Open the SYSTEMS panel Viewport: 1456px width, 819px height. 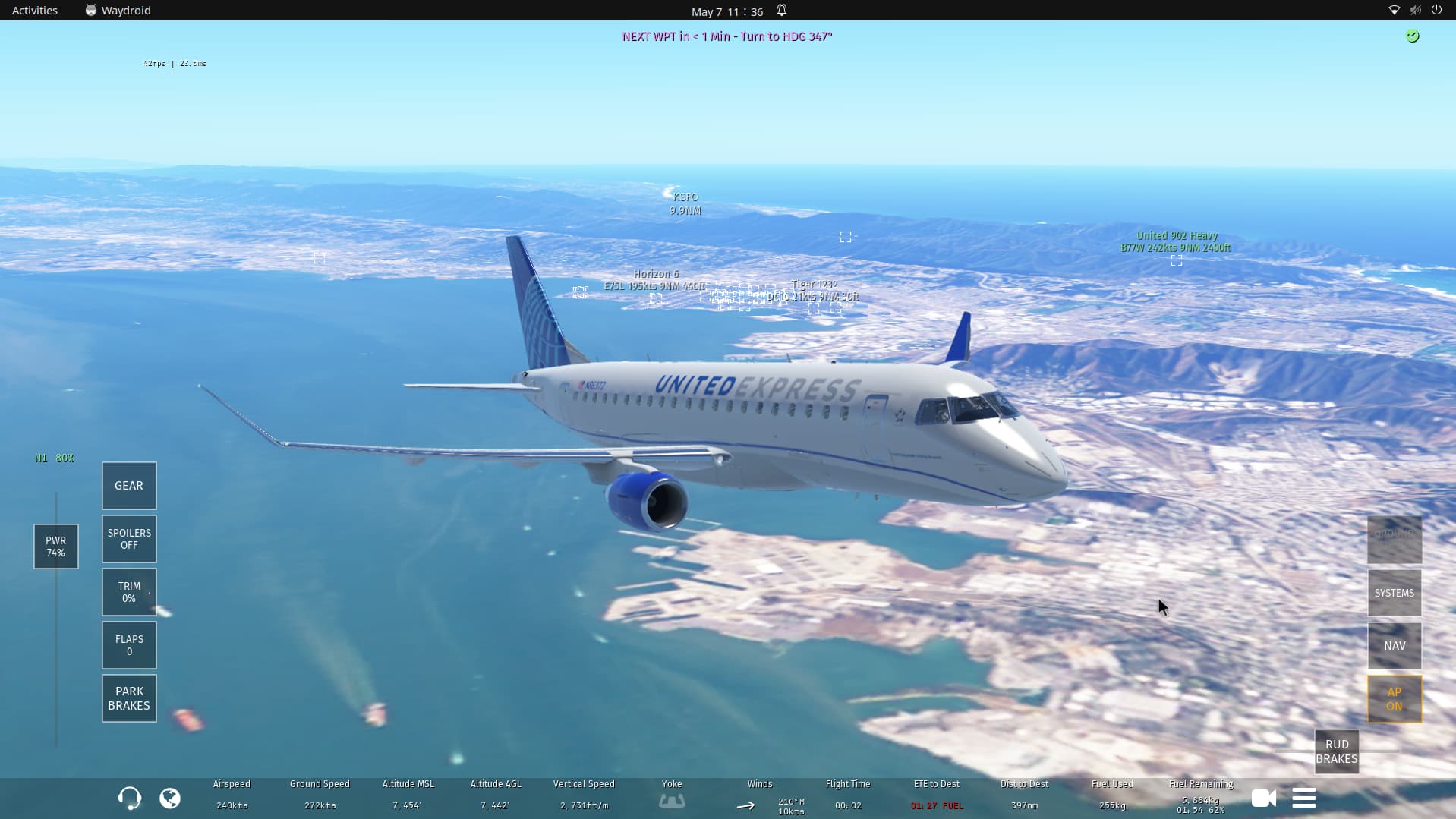[1394, 593]
